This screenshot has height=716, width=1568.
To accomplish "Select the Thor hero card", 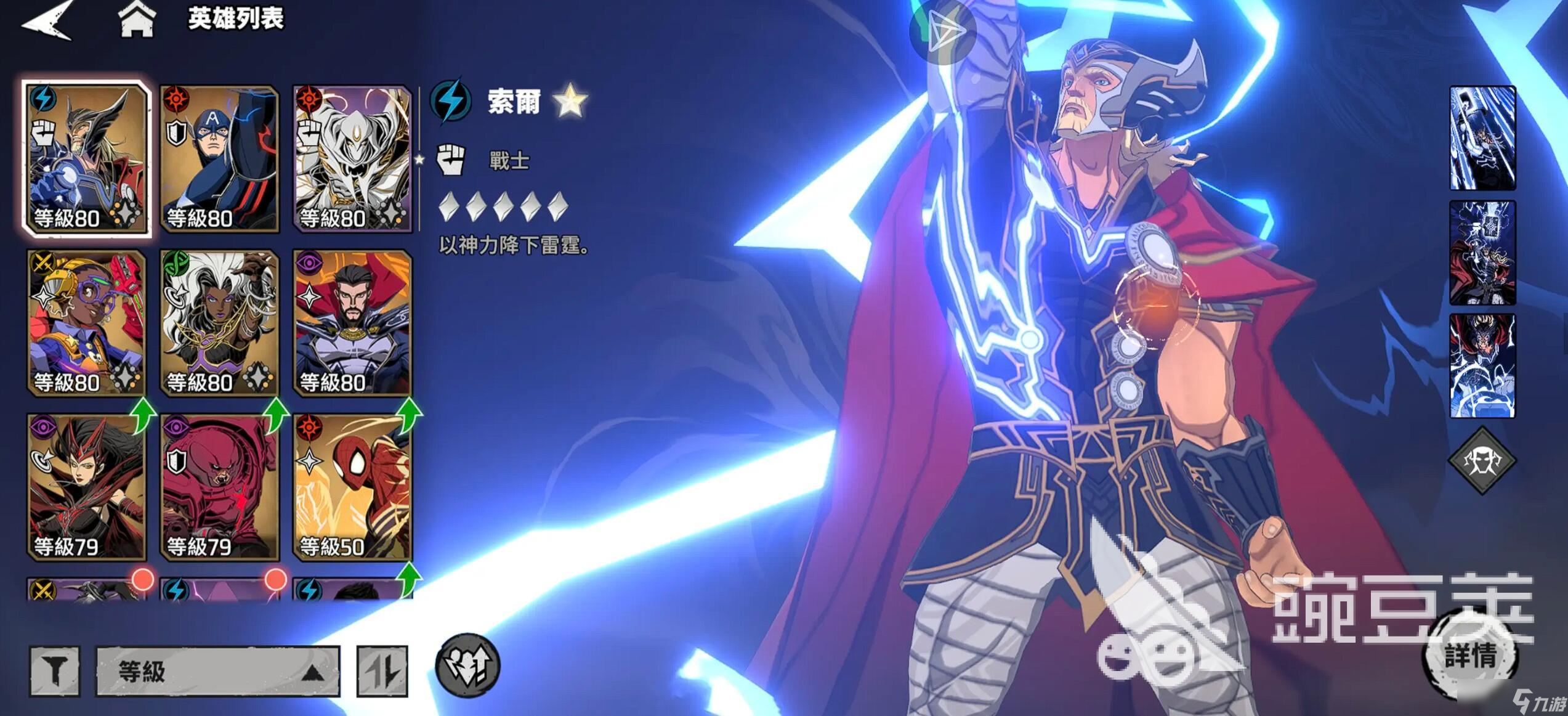I will 86,158.
